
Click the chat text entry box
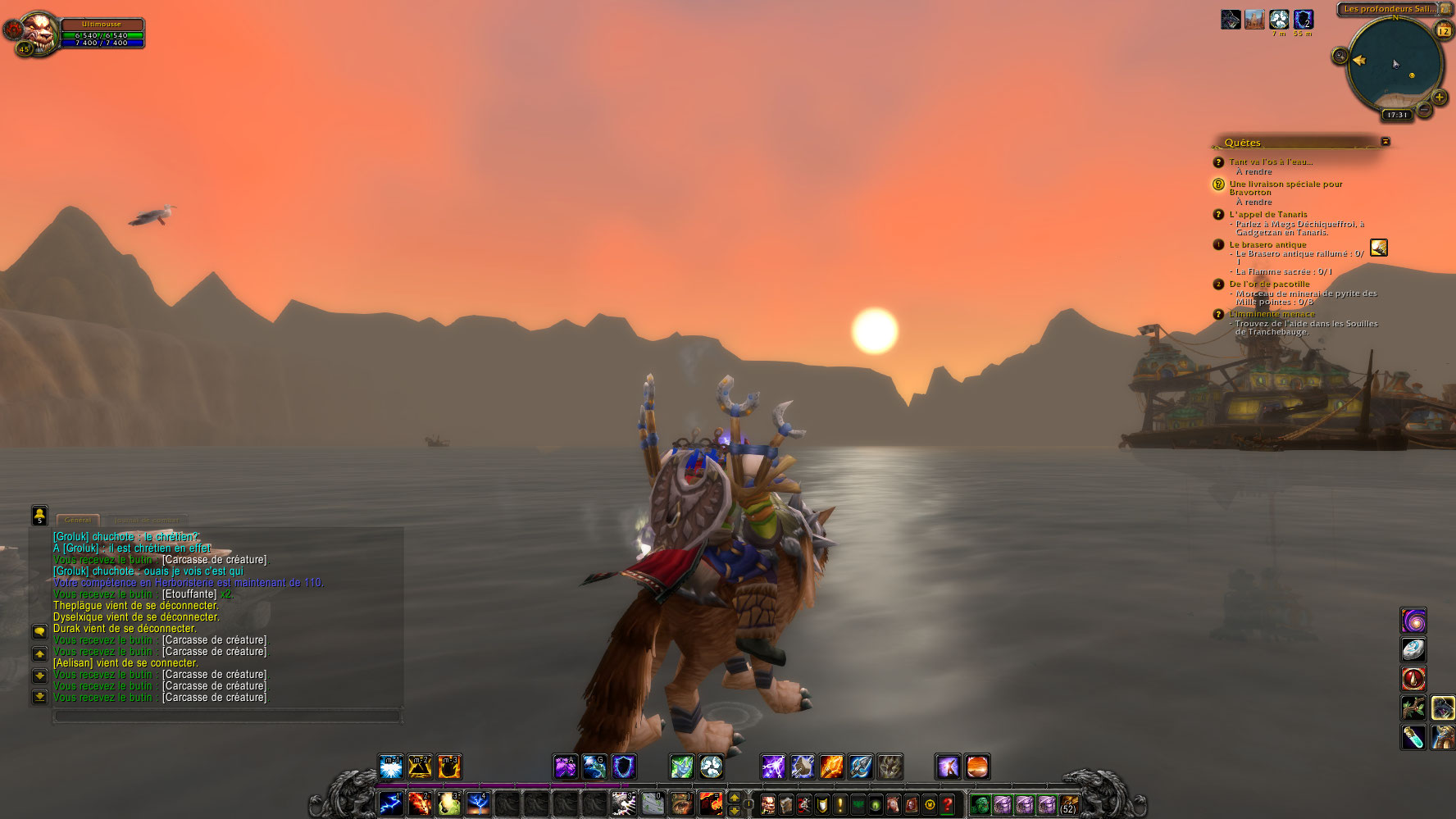(227, 717)
